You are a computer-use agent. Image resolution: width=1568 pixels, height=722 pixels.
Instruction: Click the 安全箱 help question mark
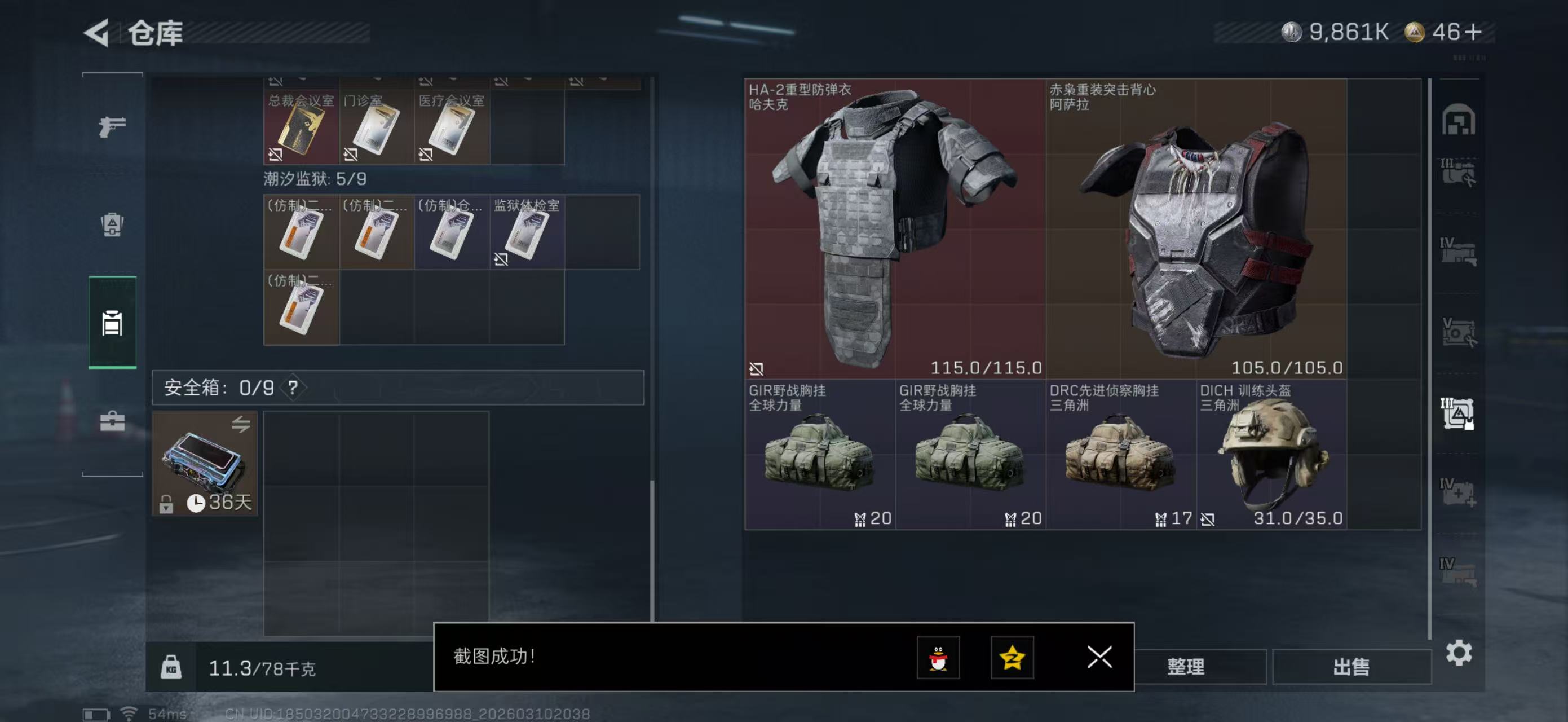click(293, 388)
